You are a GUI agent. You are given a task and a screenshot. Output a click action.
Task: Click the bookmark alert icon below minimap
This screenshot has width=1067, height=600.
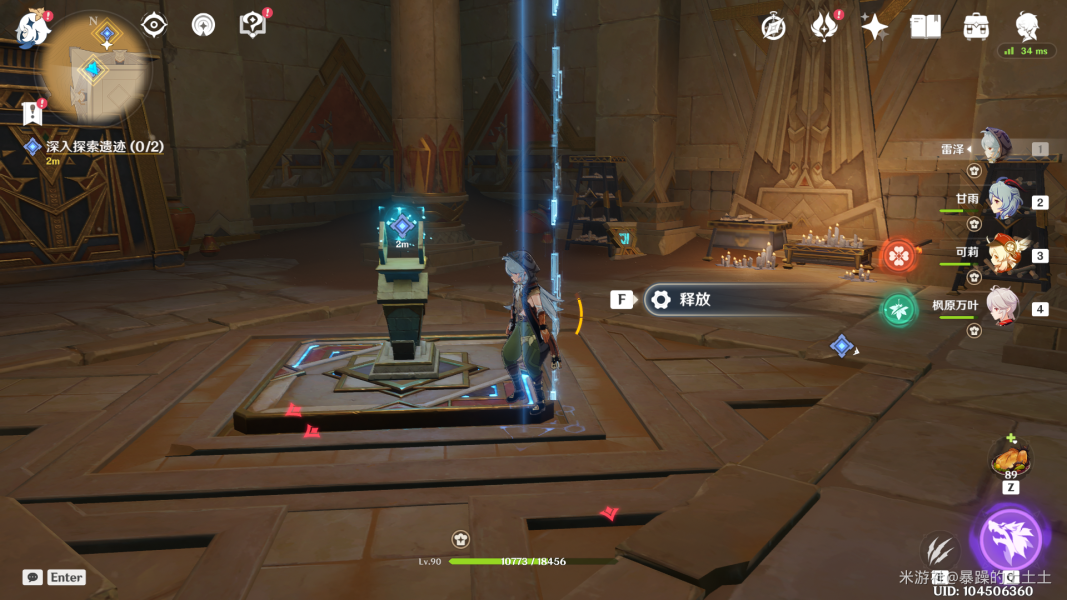coord(33,111)
